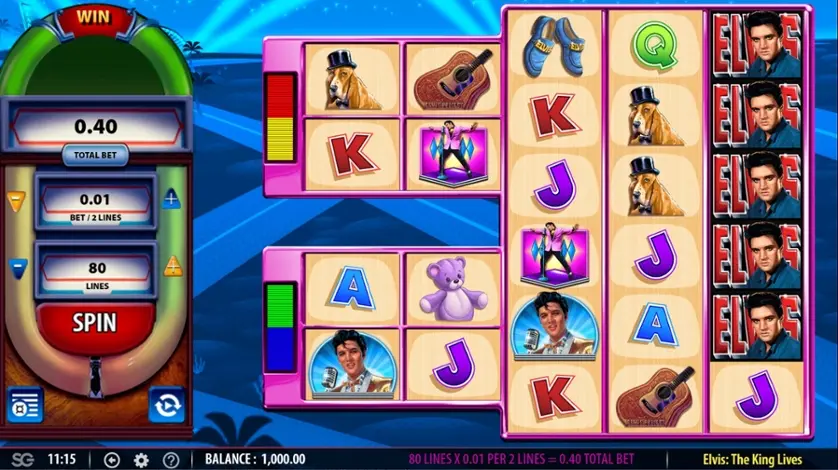Decrease the bet per 2 lines

[x=16, y=200]
